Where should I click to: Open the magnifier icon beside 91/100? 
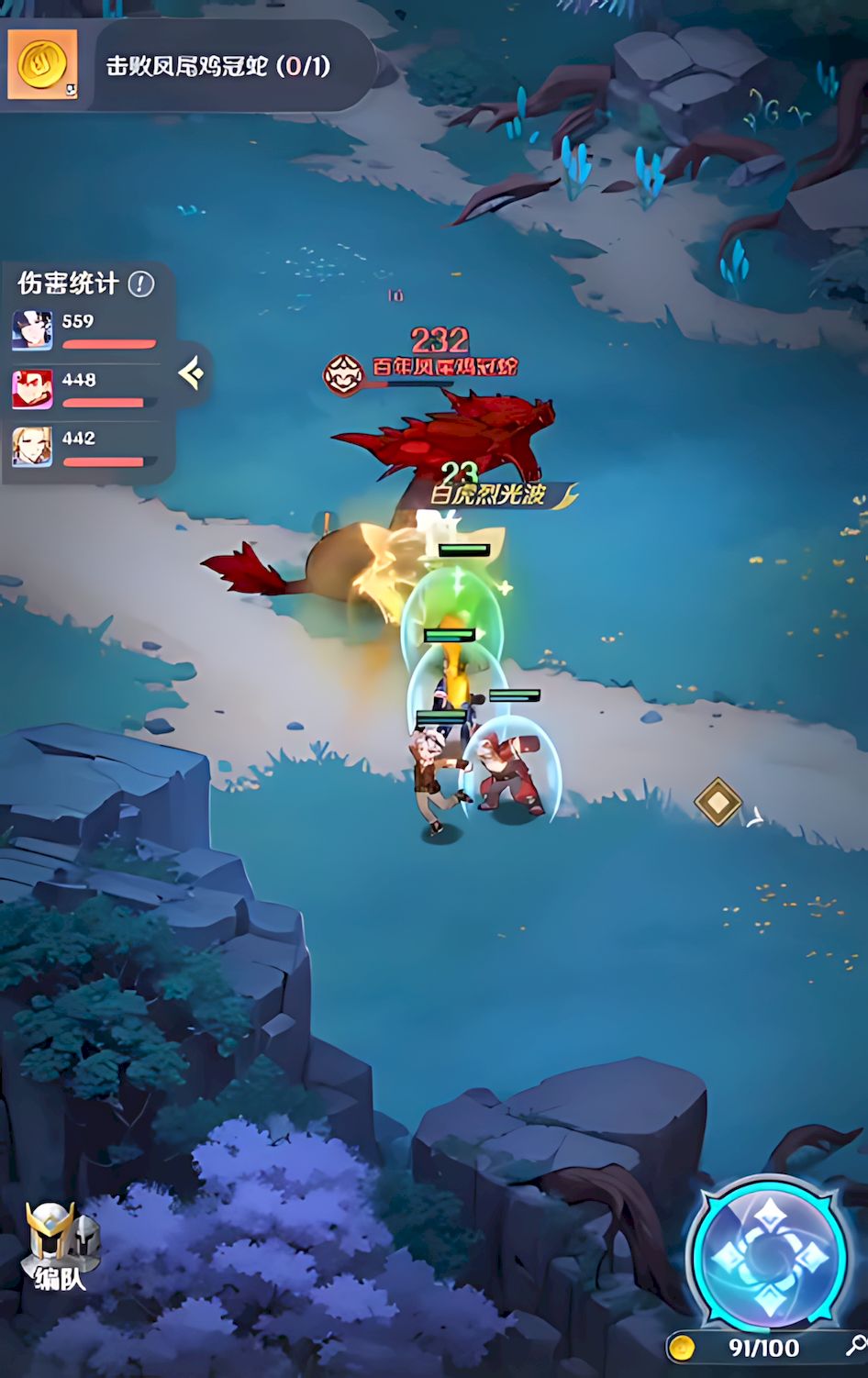tap(855, 1345)
